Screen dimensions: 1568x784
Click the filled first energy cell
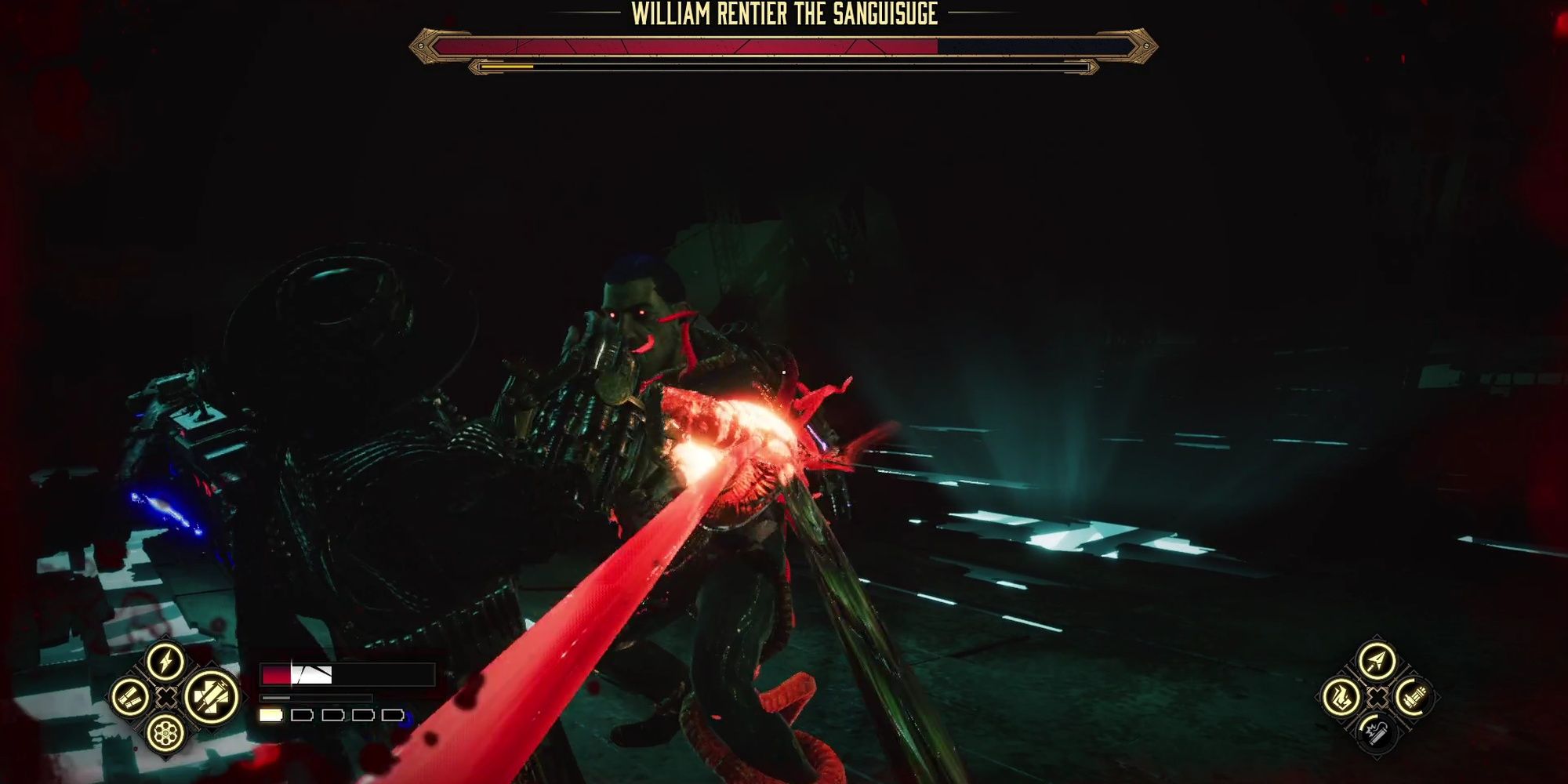tap(270, 715)
